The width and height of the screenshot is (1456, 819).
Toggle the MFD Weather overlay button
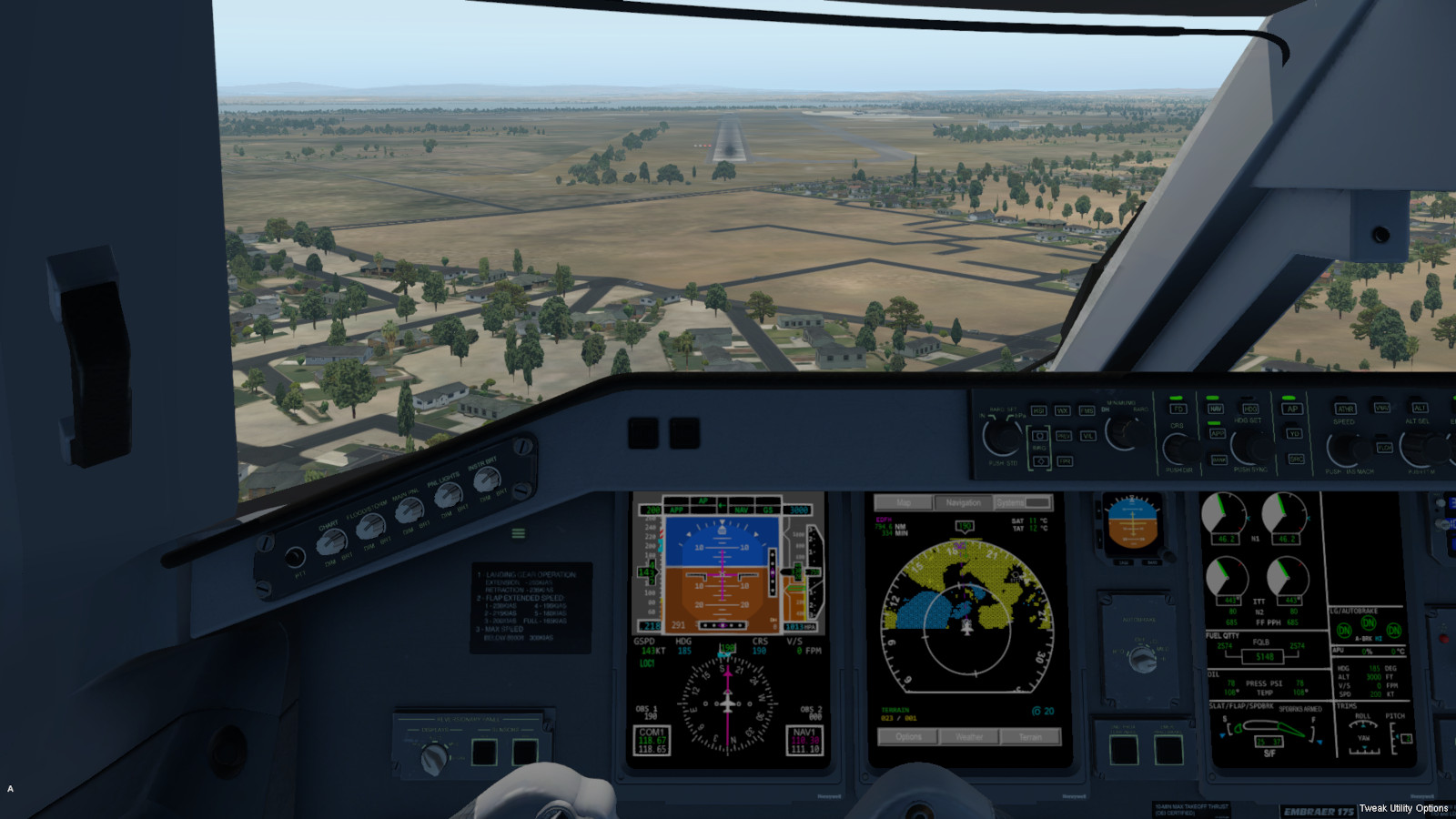[969, 736]
